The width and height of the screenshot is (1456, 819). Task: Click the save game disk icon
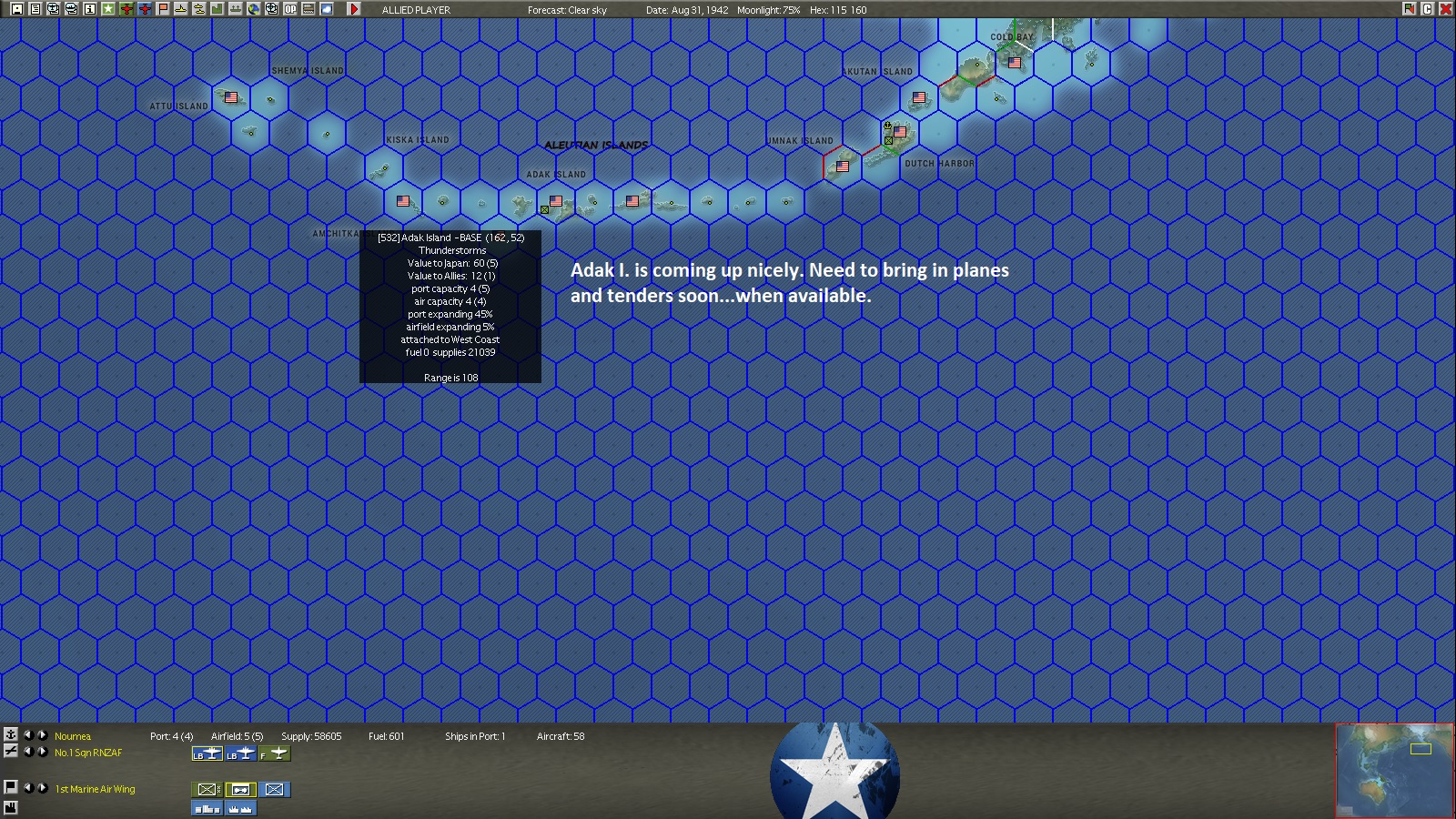point(15,9)
